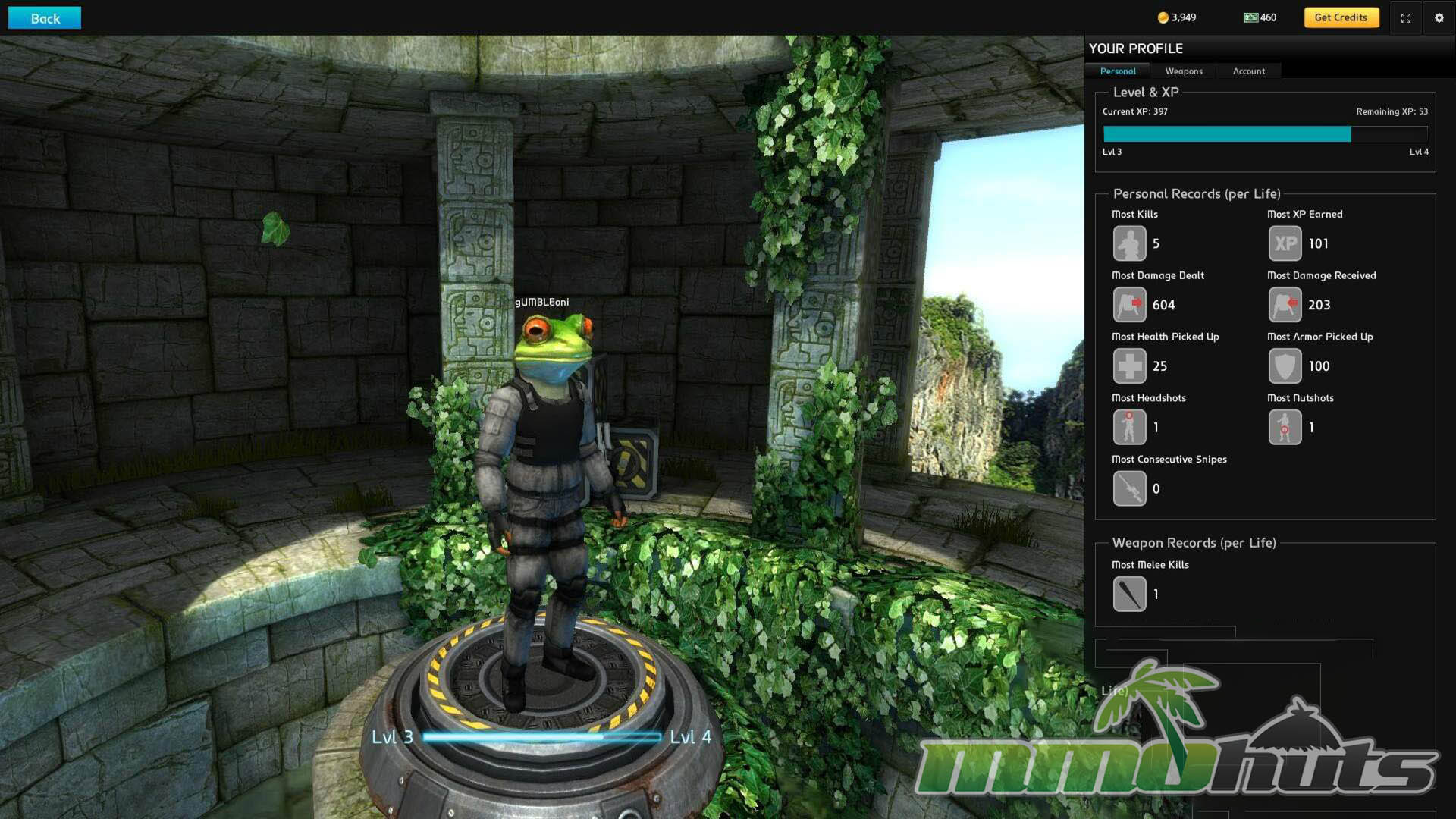Switch to the Personal tab
The width and height of the screenshot is (1456, 819).
coord(1118,71)
